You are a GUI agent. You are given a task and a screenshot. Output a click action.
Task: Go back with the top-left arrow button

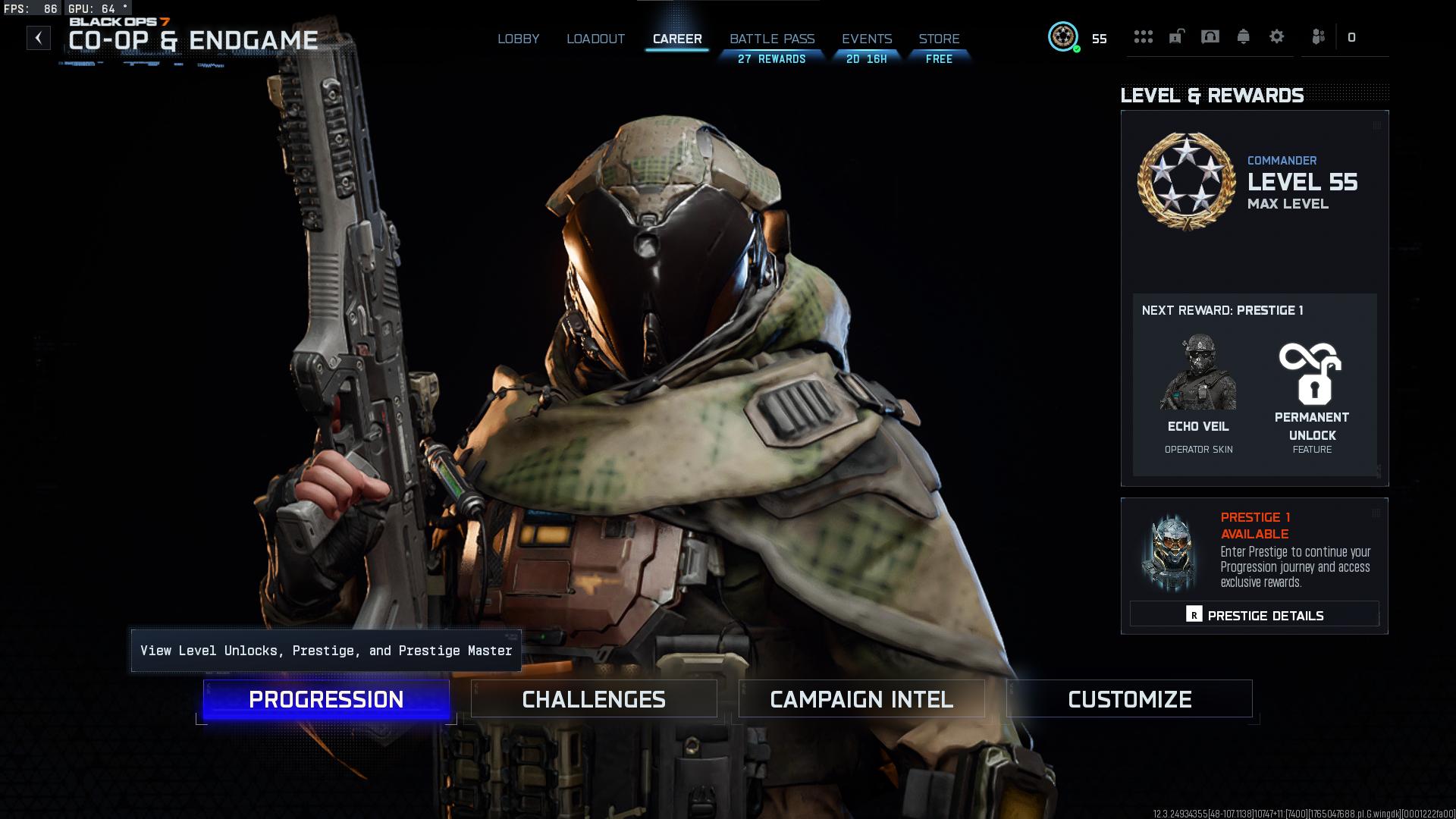point(39,38)
